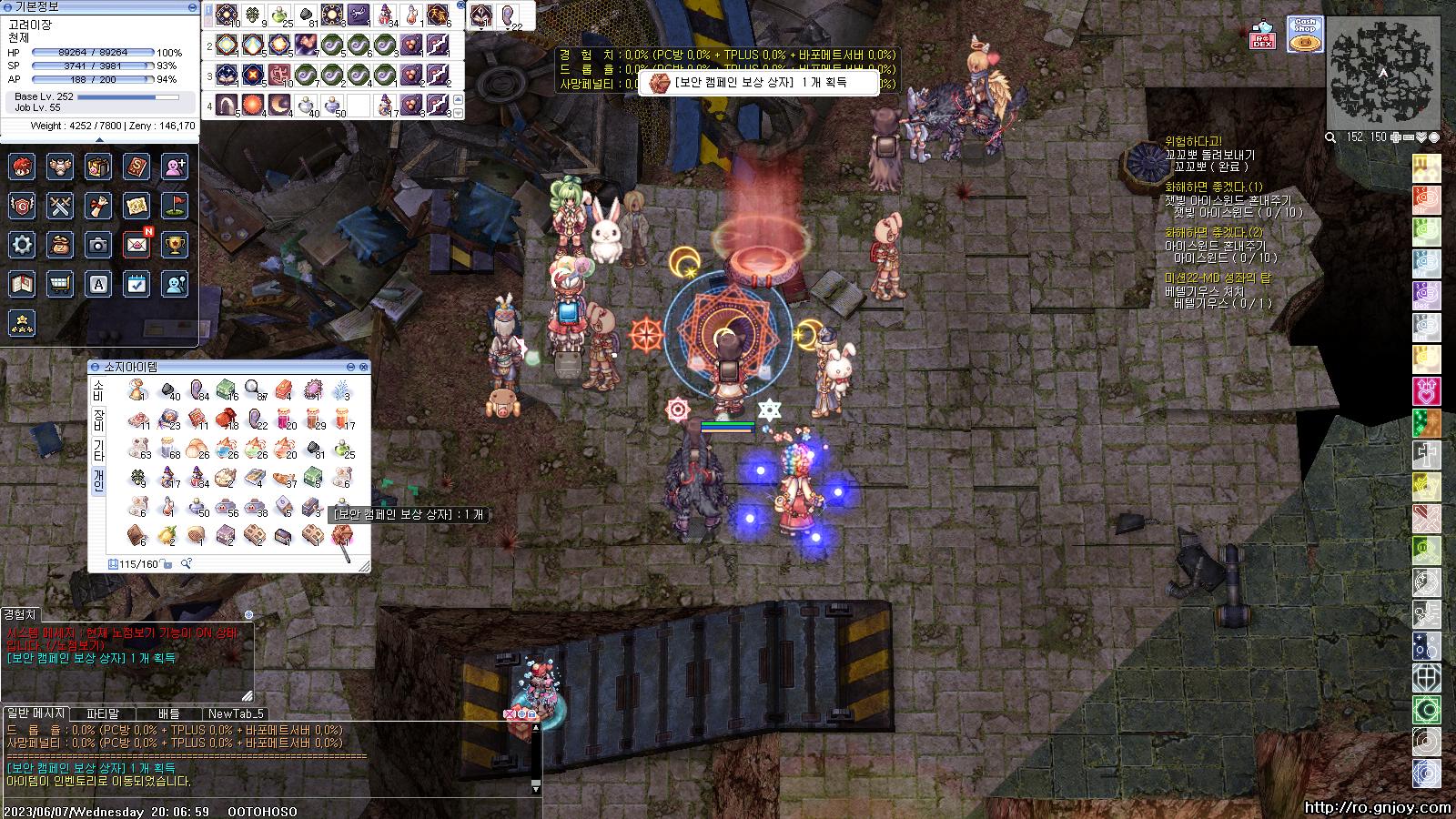
Task: Switch to the 배틀 battle chat tab
Action: tap(169, 714)
